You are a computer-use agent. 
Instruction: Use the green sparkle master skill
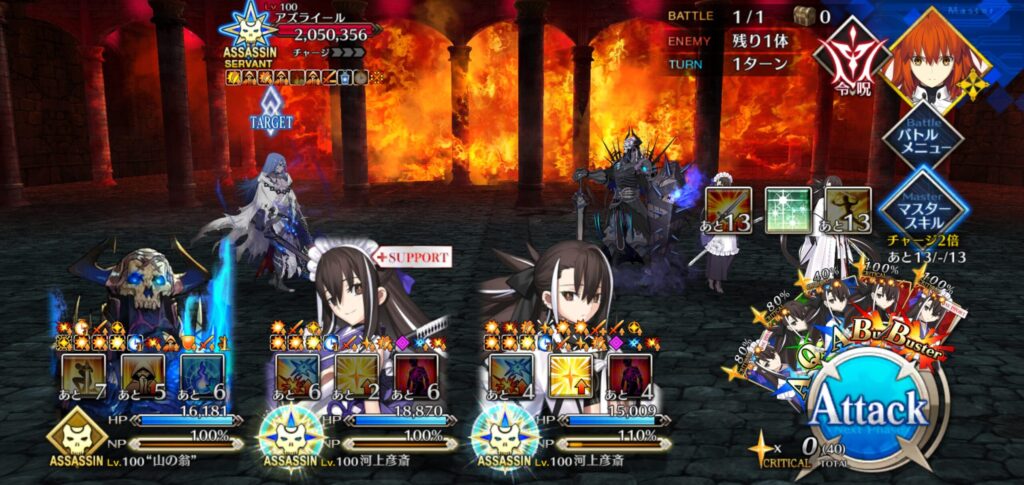click(787, 209)
